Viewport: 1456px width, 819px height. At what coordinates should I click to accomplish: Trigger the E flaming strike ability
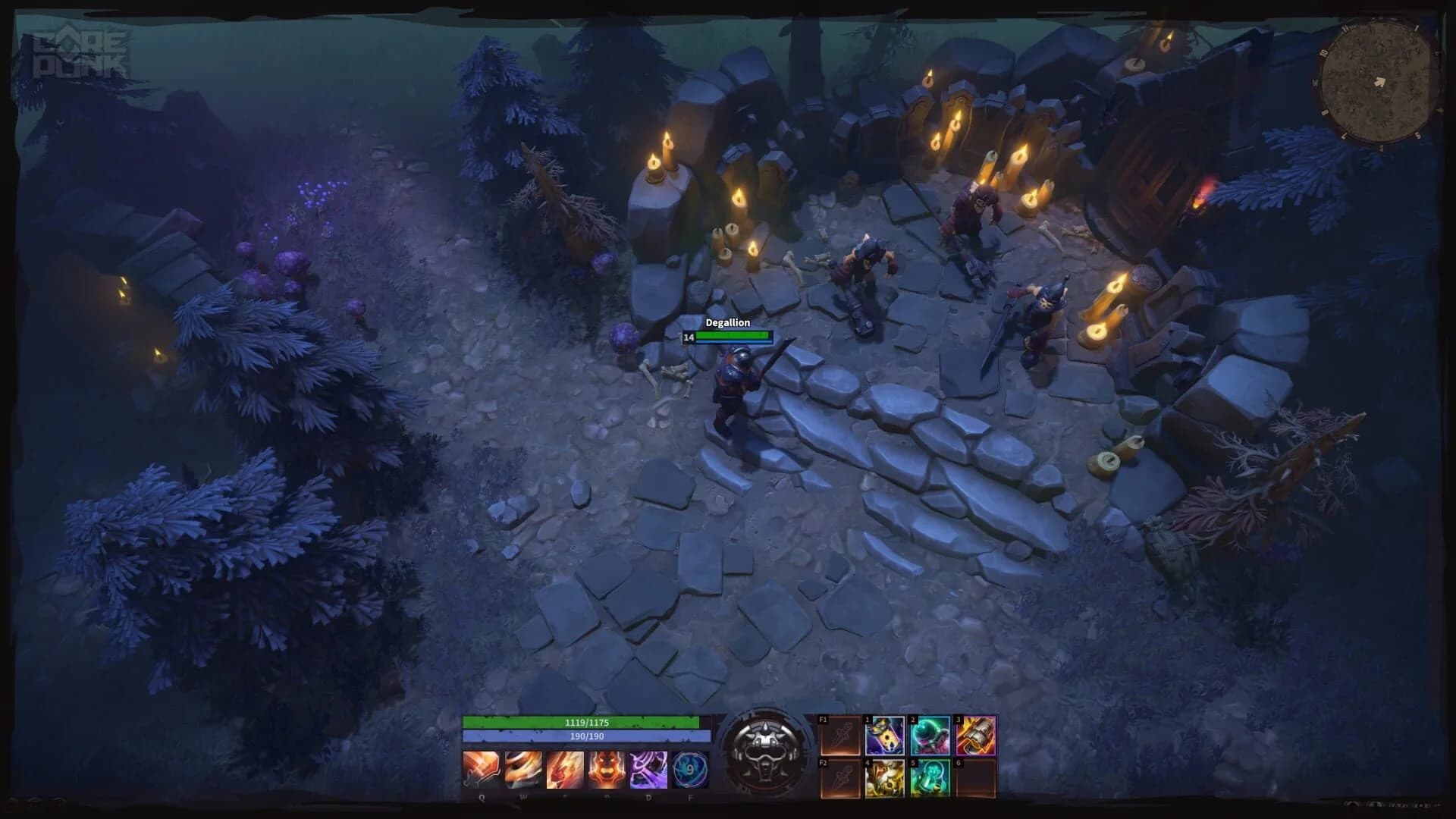pyautogui.click(x=566, y=770)
